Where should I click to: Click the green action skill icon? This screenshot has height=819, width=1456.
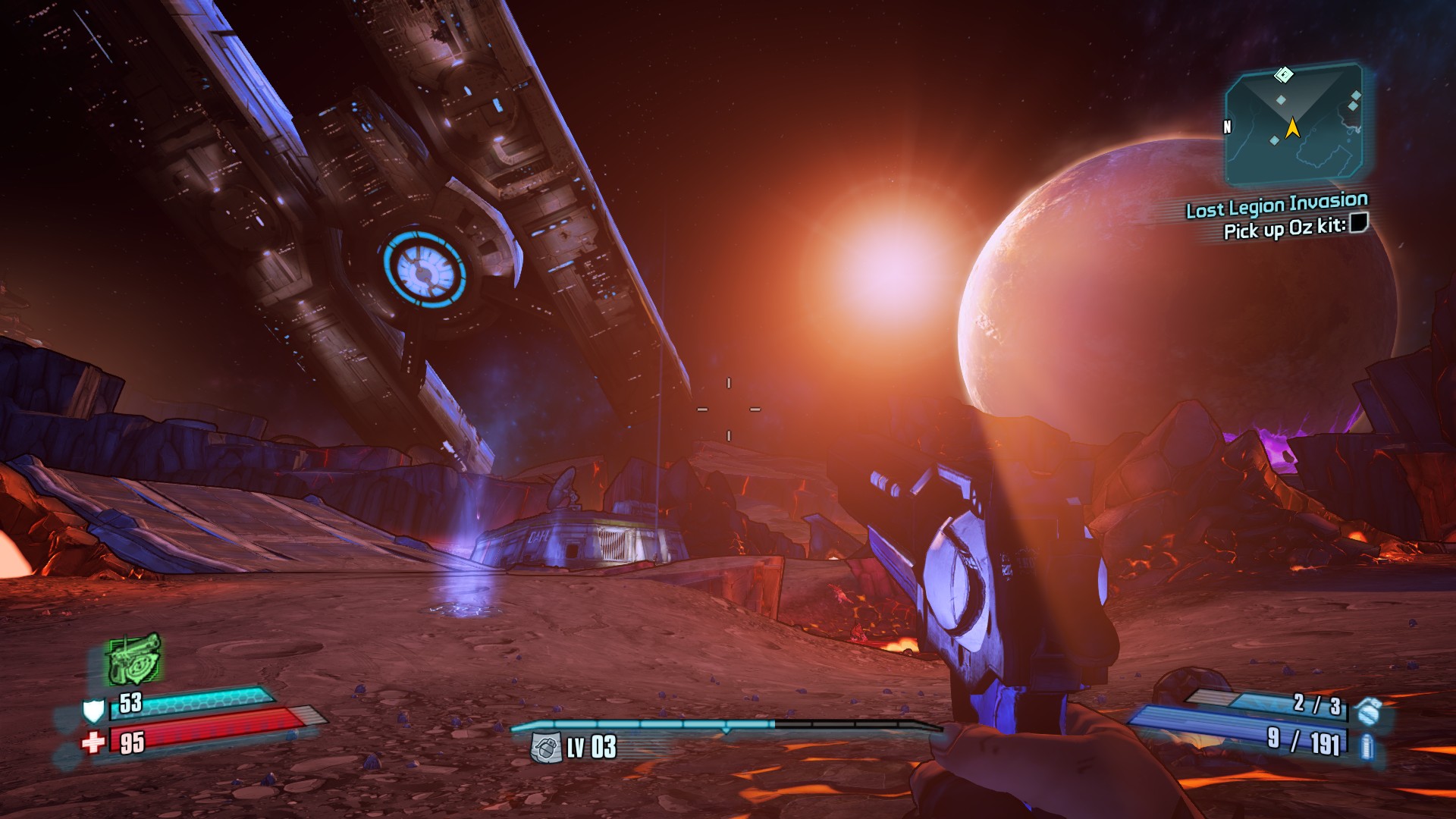(133, 658)
